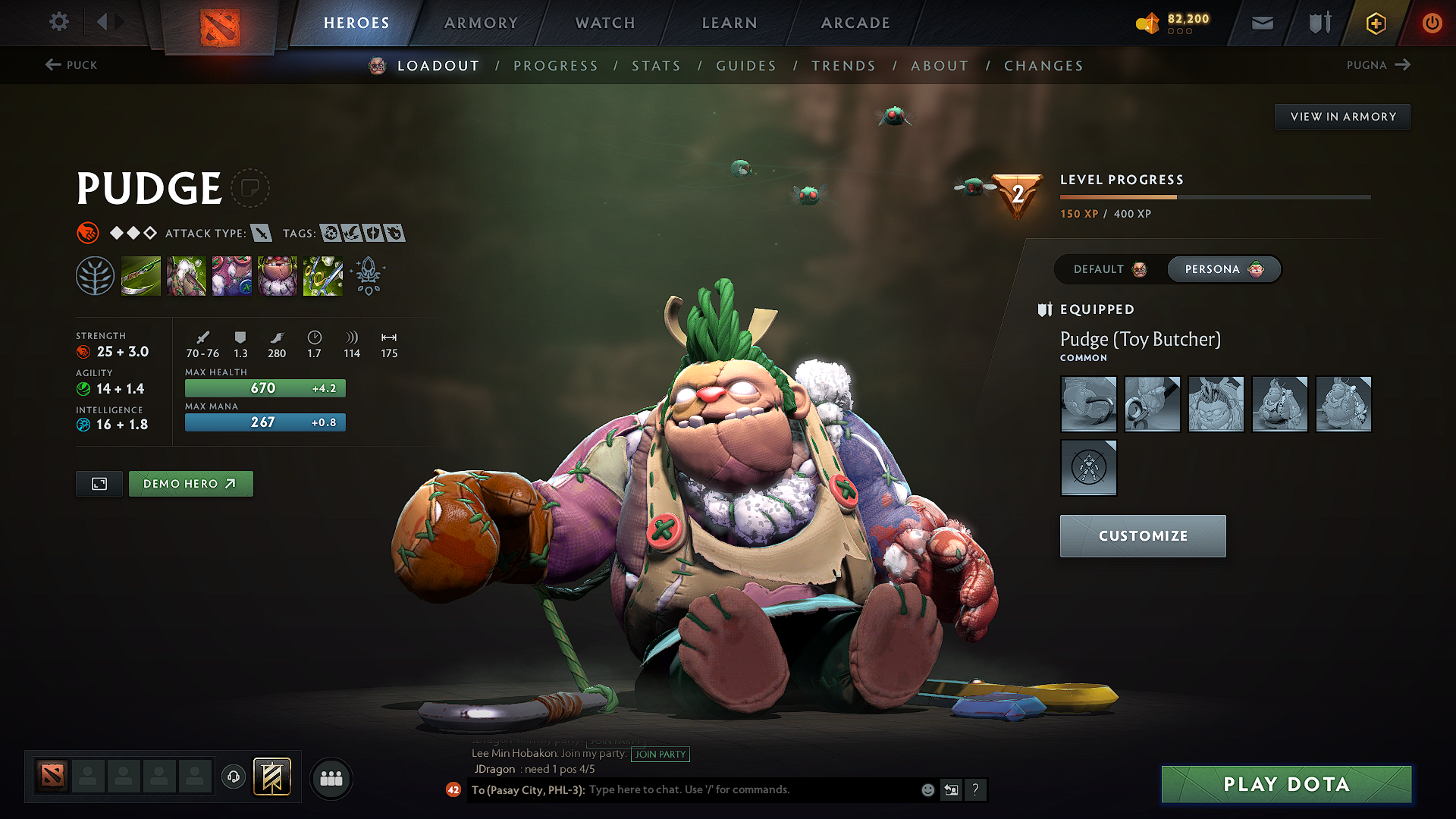Launch the Demo Hero mode

click(x=190, y=484)
